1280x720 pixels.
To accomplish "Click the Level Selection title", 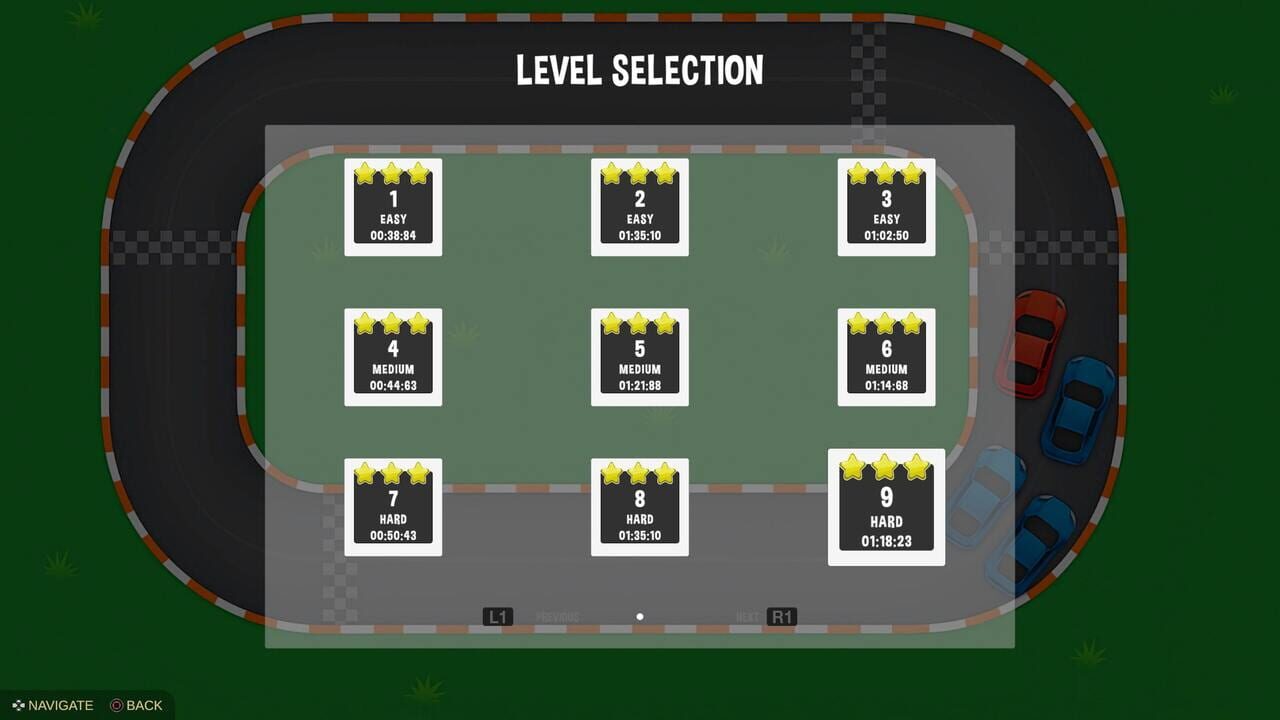I will coord(639,70).
